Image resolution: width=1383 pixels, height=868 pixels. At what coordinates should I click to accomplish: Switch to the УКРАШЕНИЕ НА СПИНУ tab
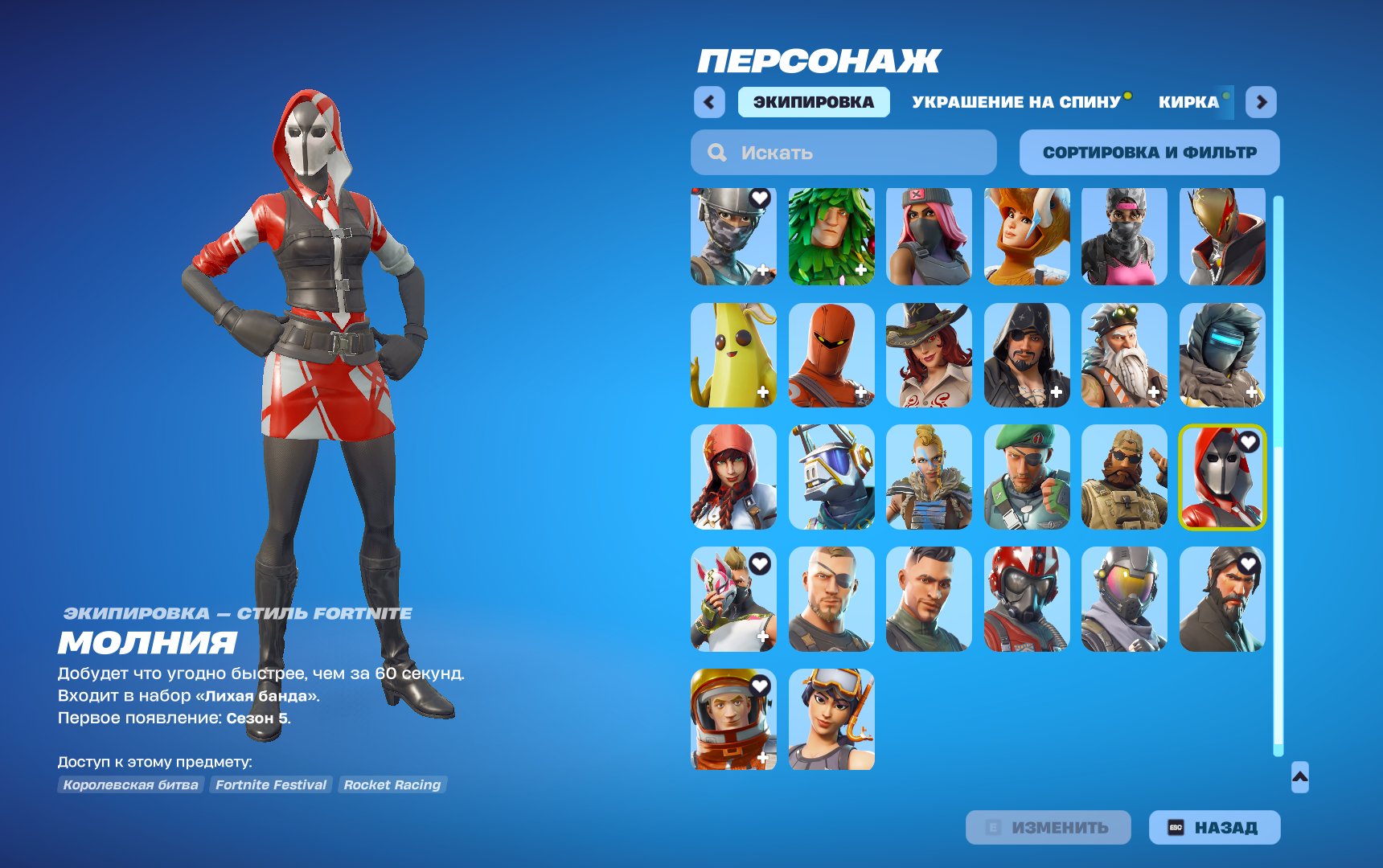point(1016,101)
